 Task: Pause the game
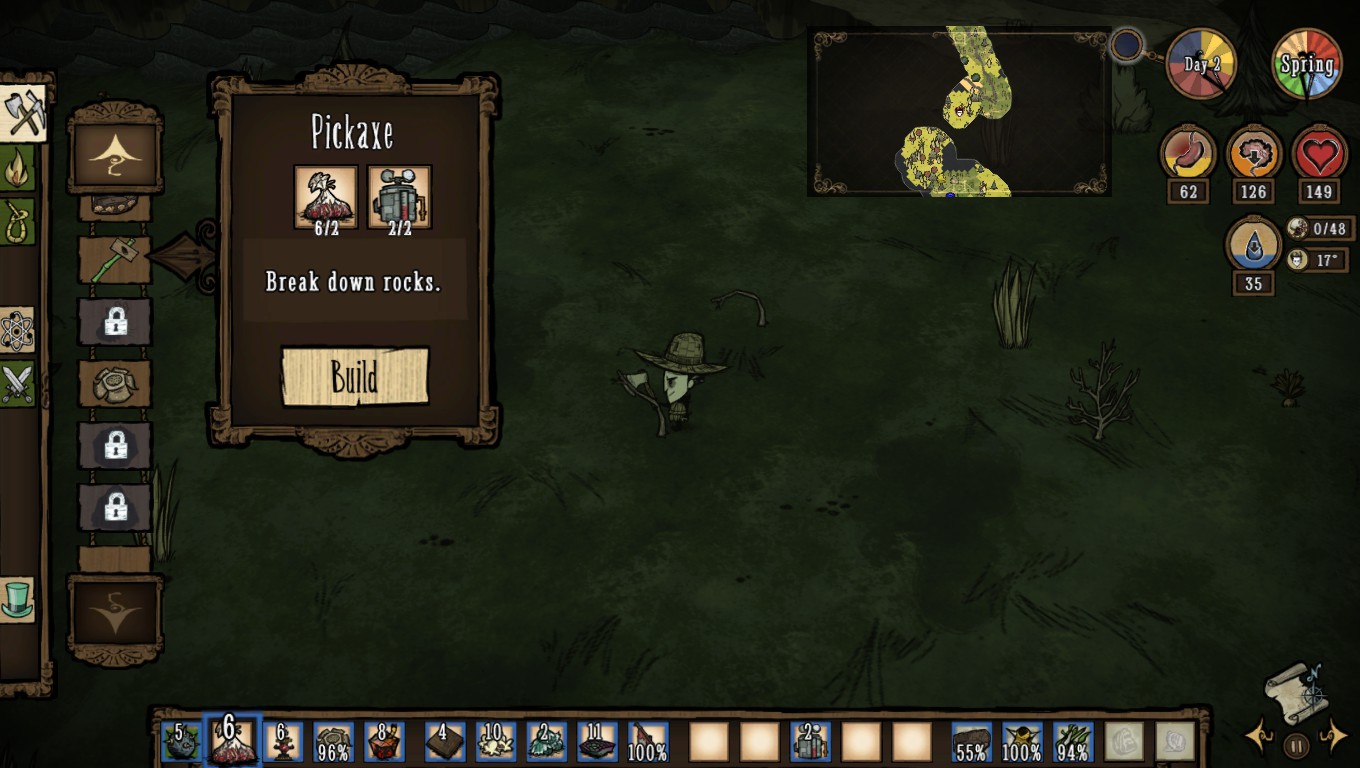pyautogui.click(x=1296, y=745)
